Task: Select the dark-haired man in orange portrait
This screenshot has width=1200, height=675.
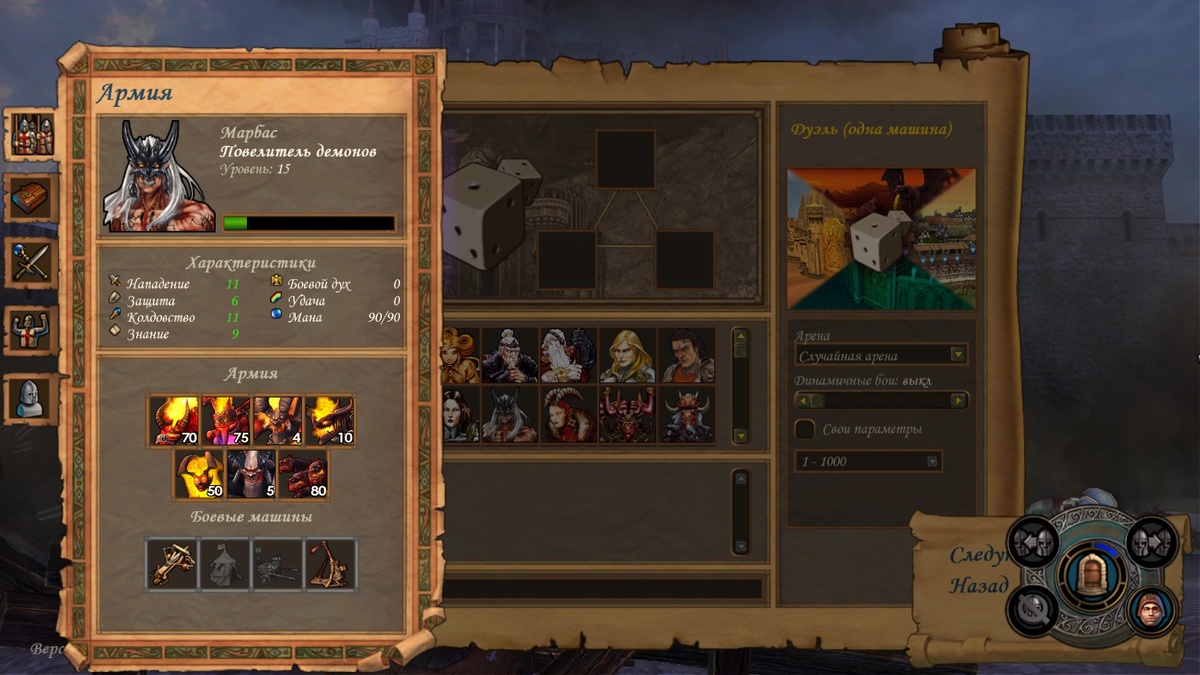Action: 687,355
